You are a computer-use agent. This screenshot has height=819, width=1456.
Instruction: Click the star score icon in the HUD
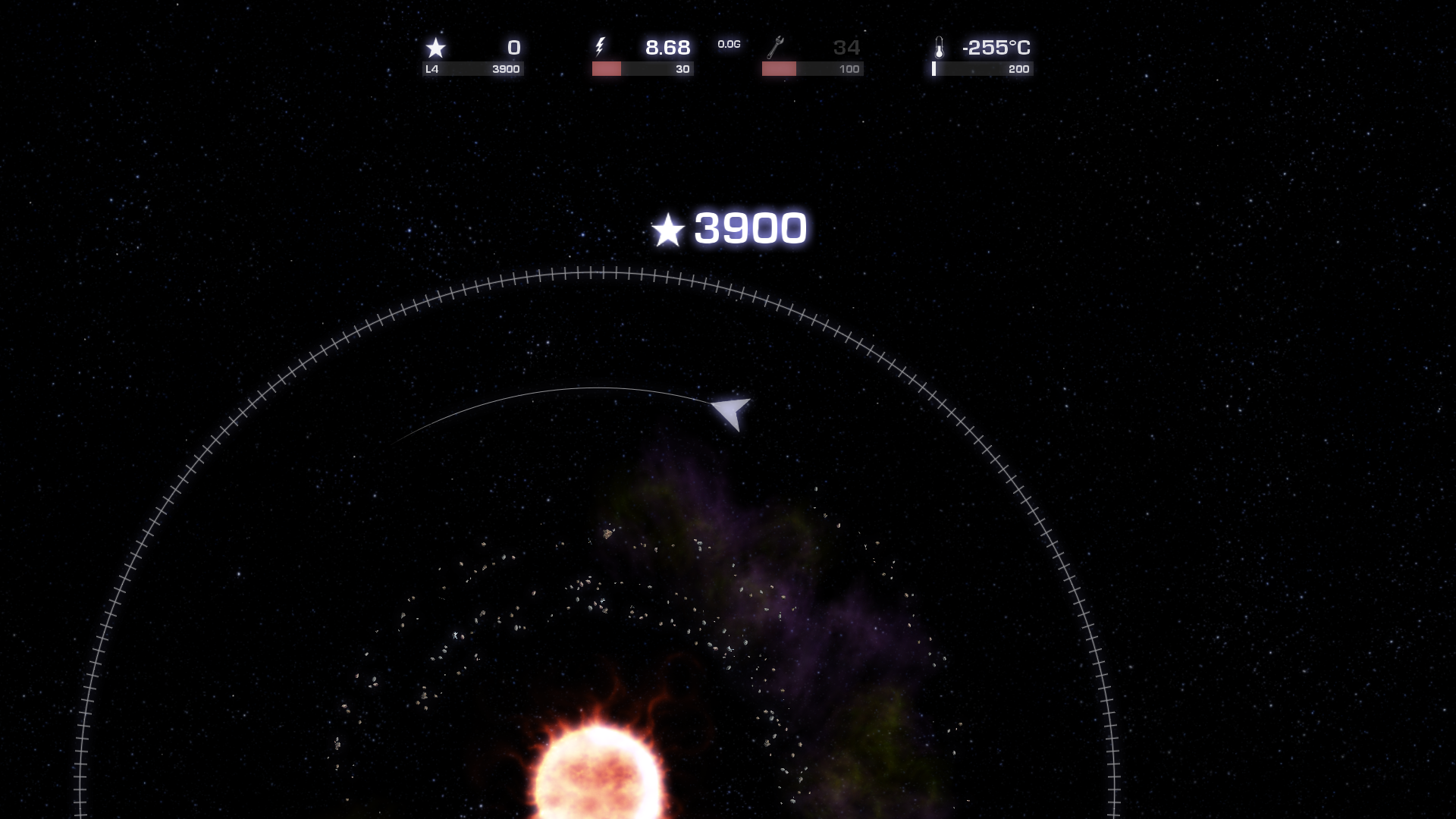(436, 49)
